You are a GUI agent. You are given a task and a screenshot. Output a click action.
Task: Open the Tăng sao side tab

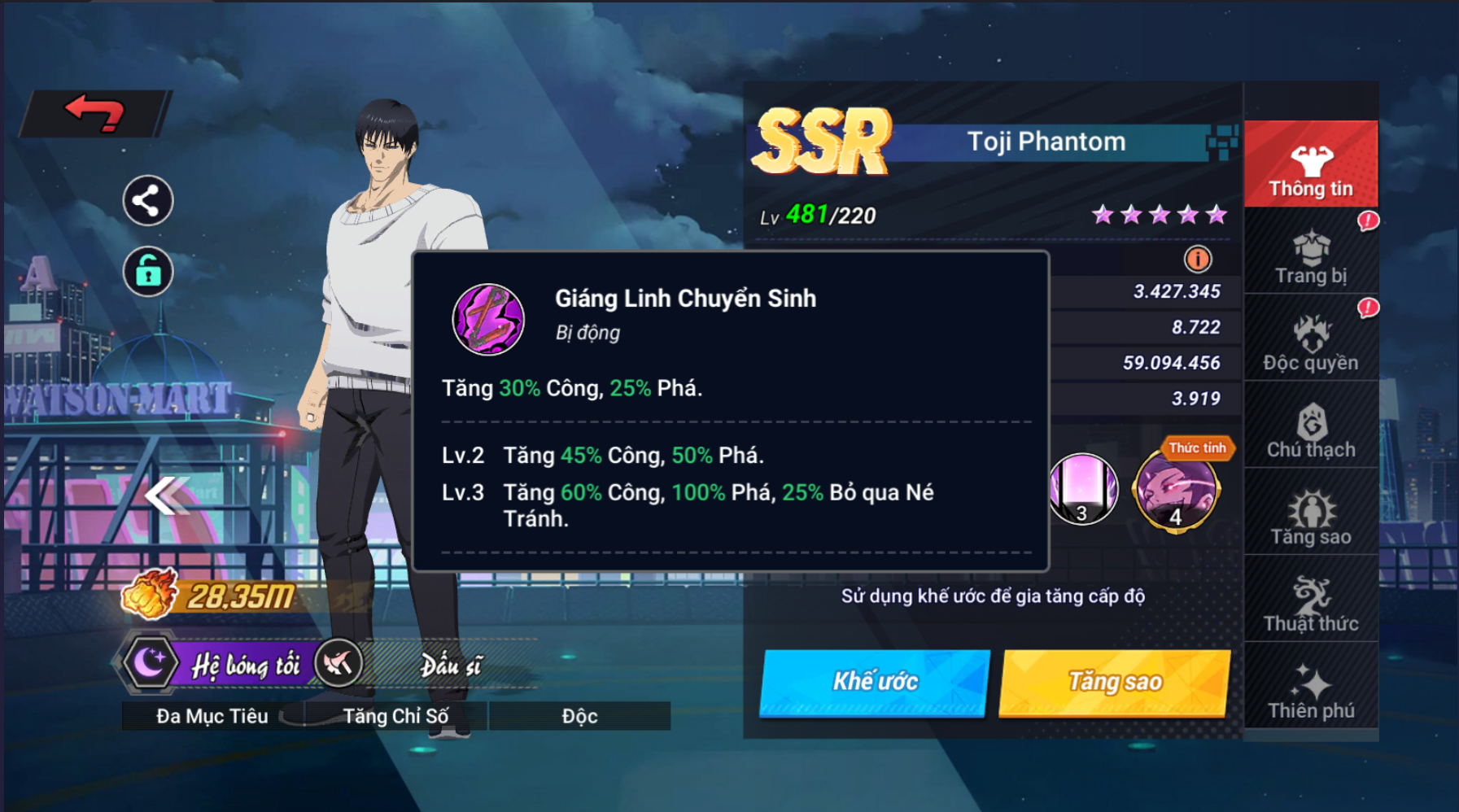[x=1310, y=517]
